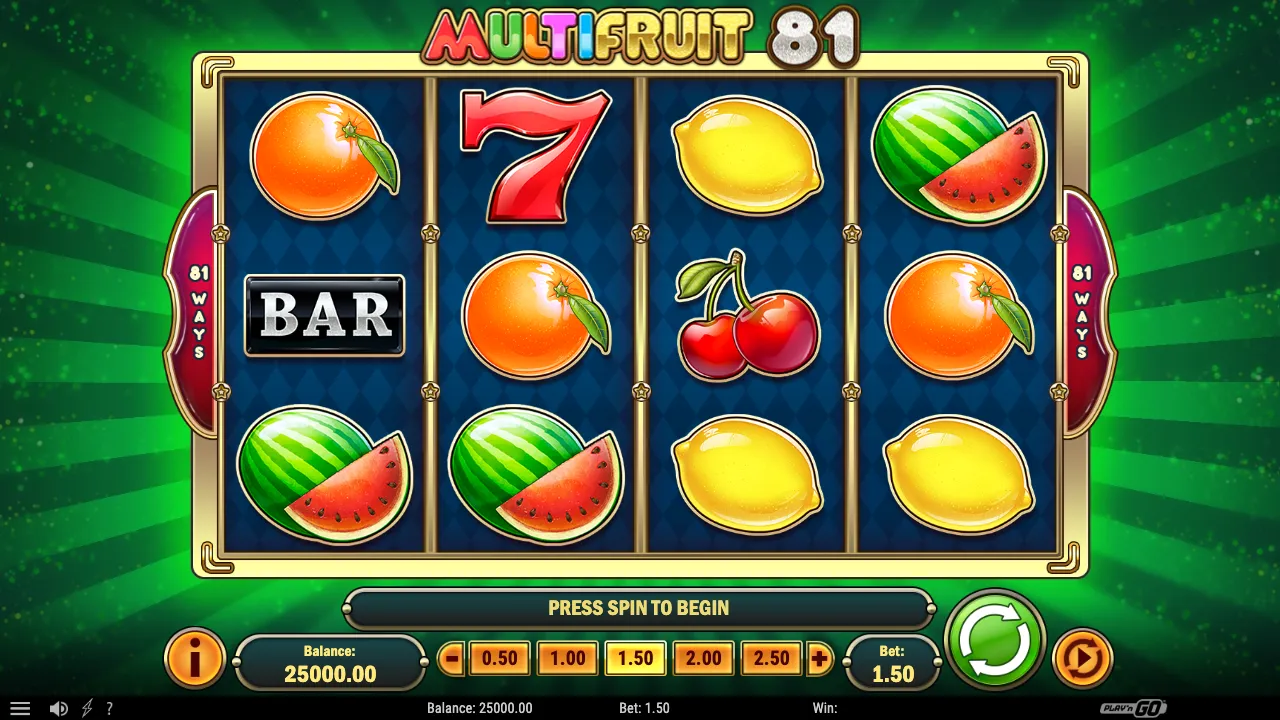The height and width of the screenshot is (720, 1280).
Task: Click the PRESS SPIN TO BEGIN bar
Action: click(x=638, y=608)
